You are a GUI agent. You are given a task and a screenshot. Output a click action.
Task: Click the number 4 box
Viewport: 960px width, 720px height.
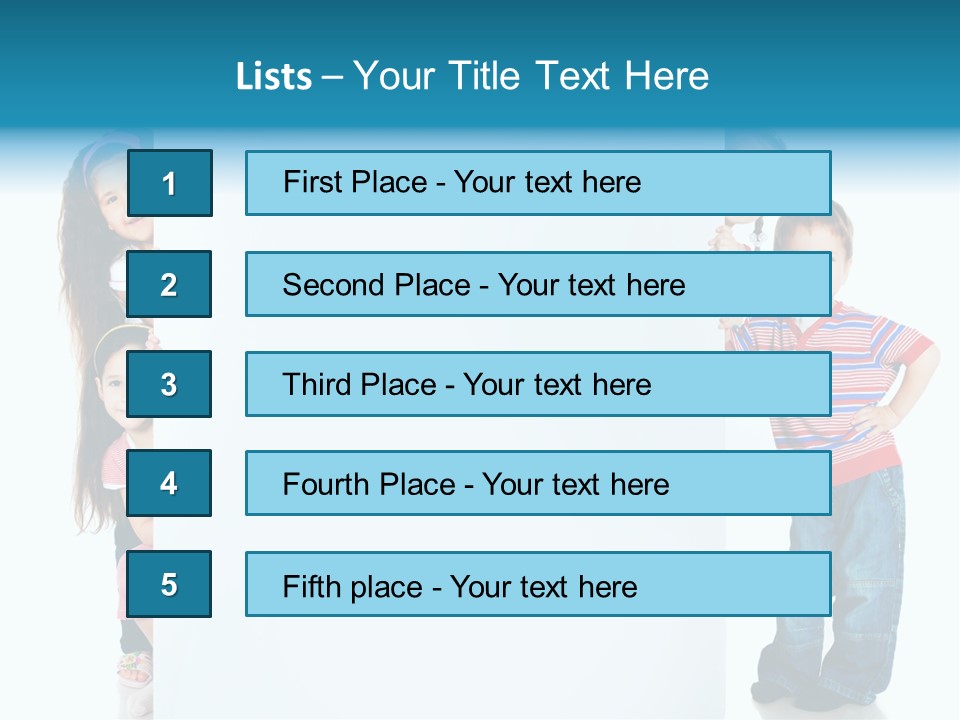click(x=169, y=483)
